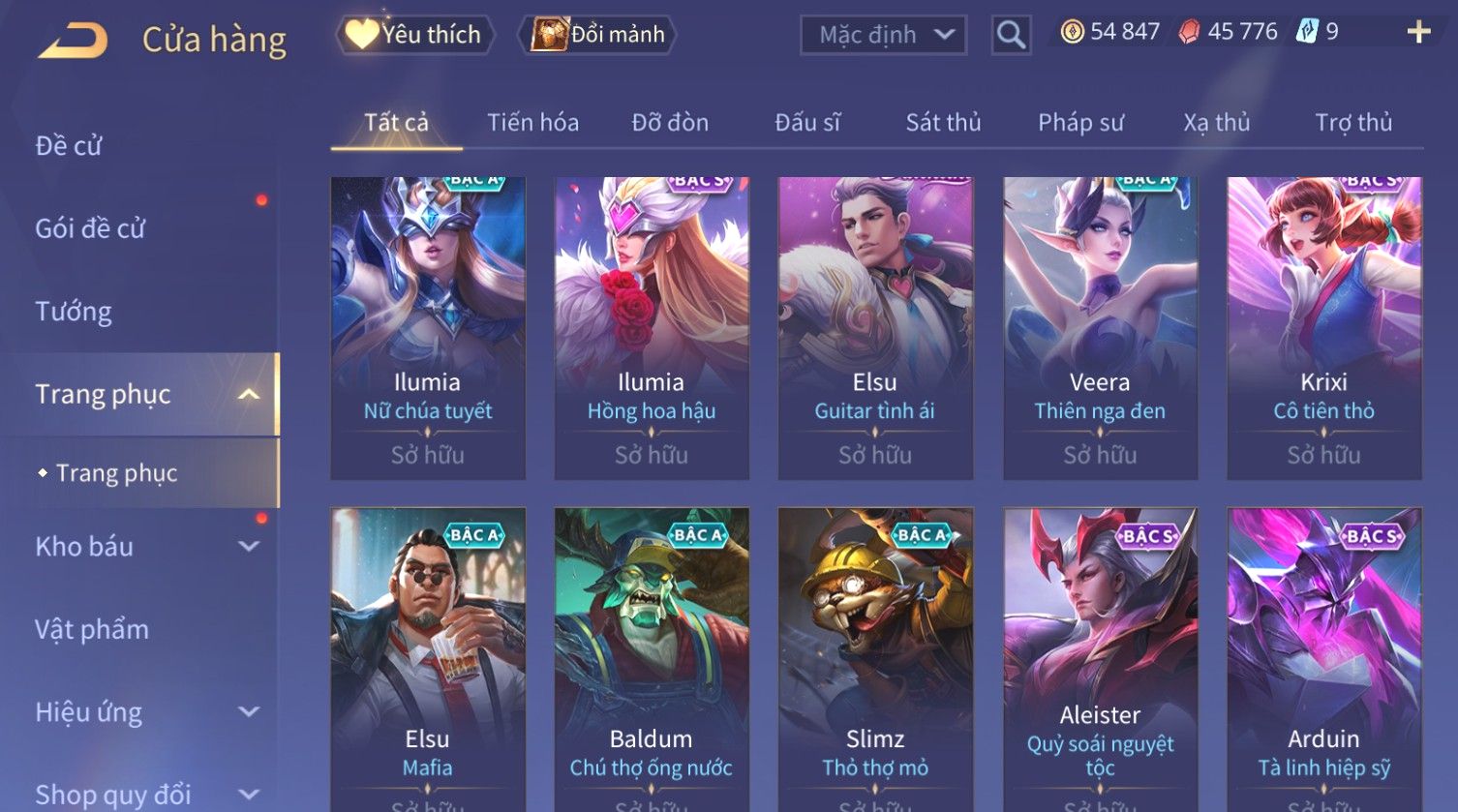
Task: Open the Slimz Thỏ thợ mỏ skin
Action: 875,658
